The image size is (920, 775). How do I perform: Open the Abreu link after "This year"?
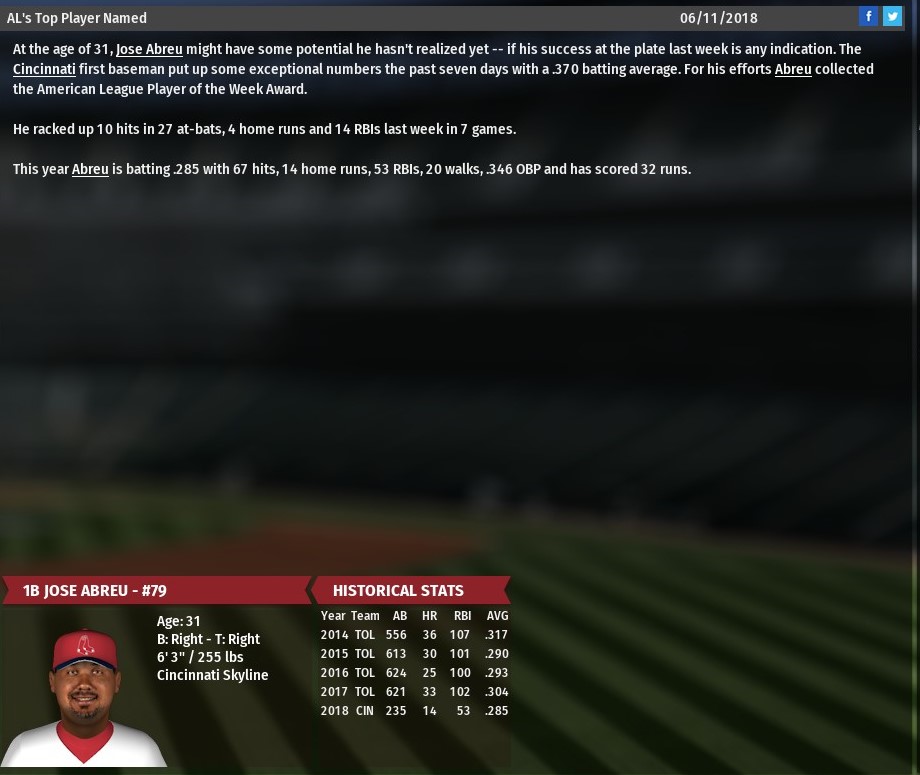click(x=90, y=169)
